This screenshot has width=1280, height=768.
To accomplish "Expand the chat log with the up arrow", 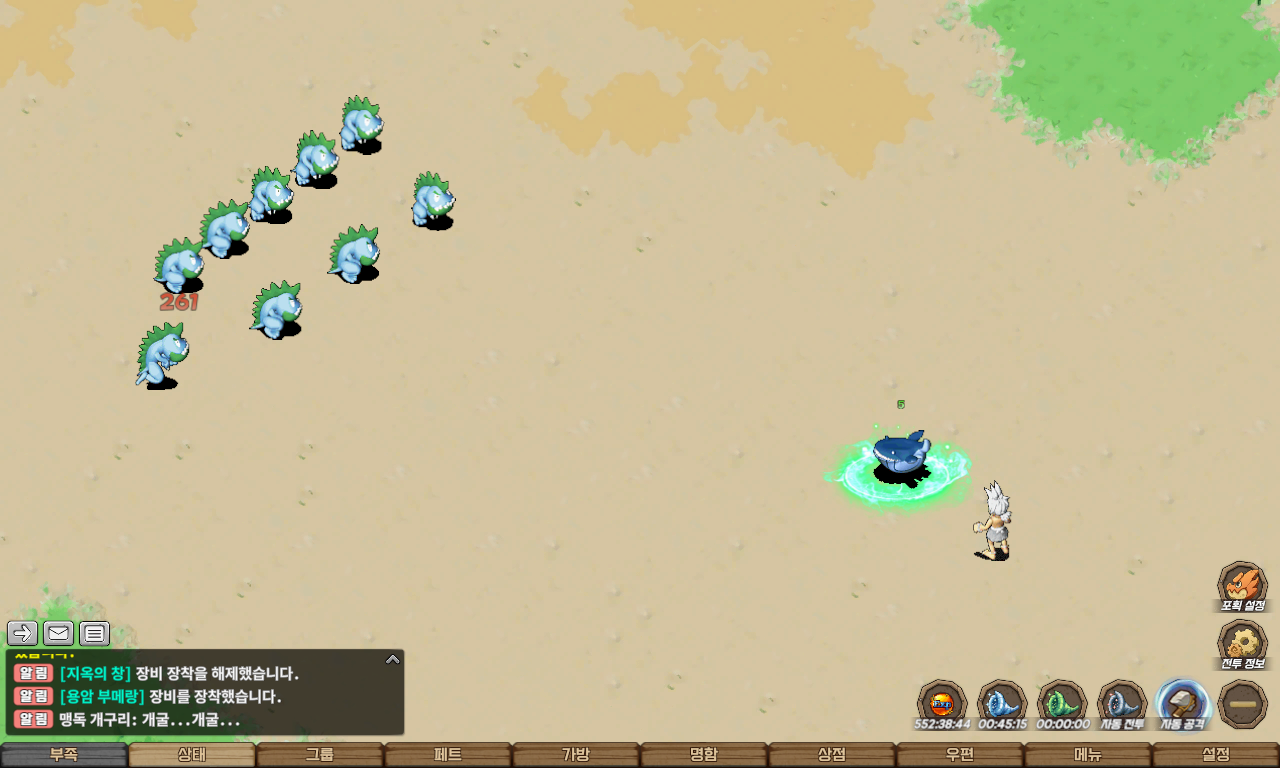I will tap(393, 659).
